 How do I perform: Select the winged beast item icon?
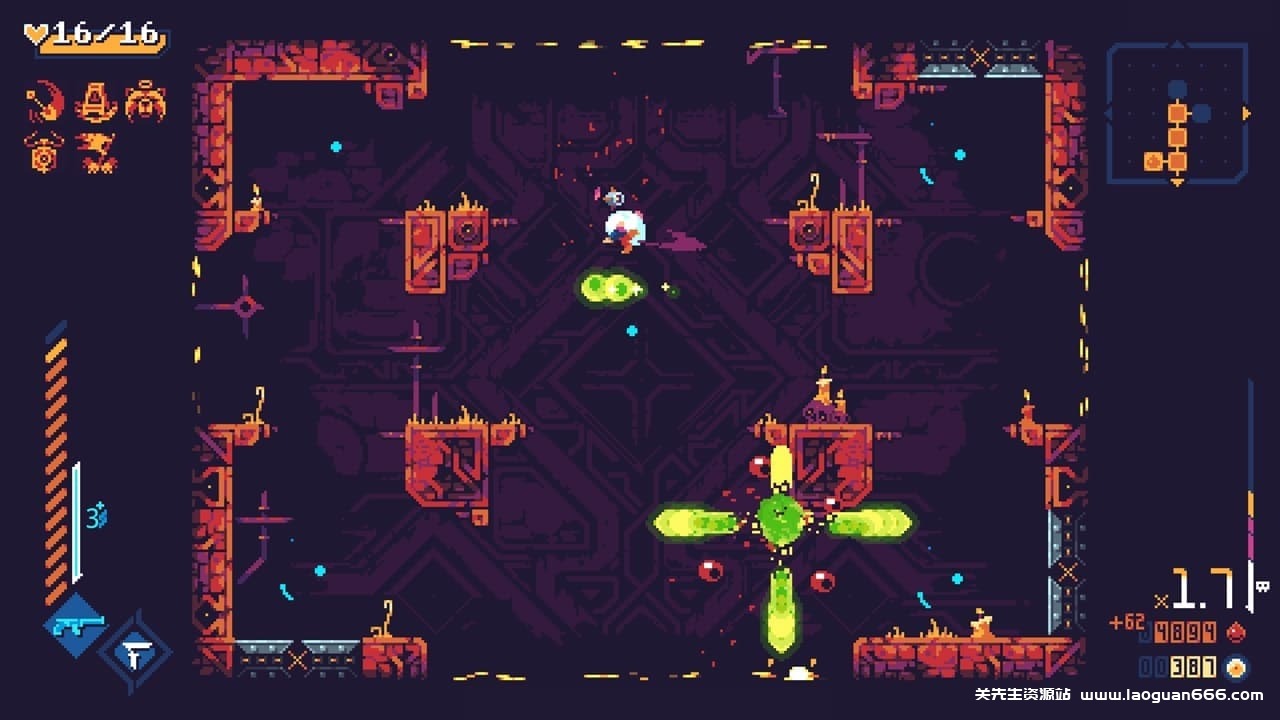[95, 150]
